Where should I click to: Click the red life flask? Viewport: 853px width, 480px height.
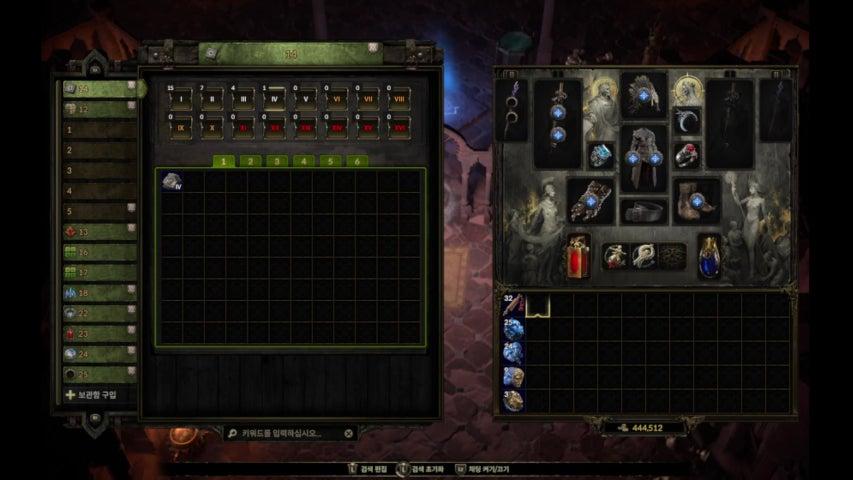(579, 257)
